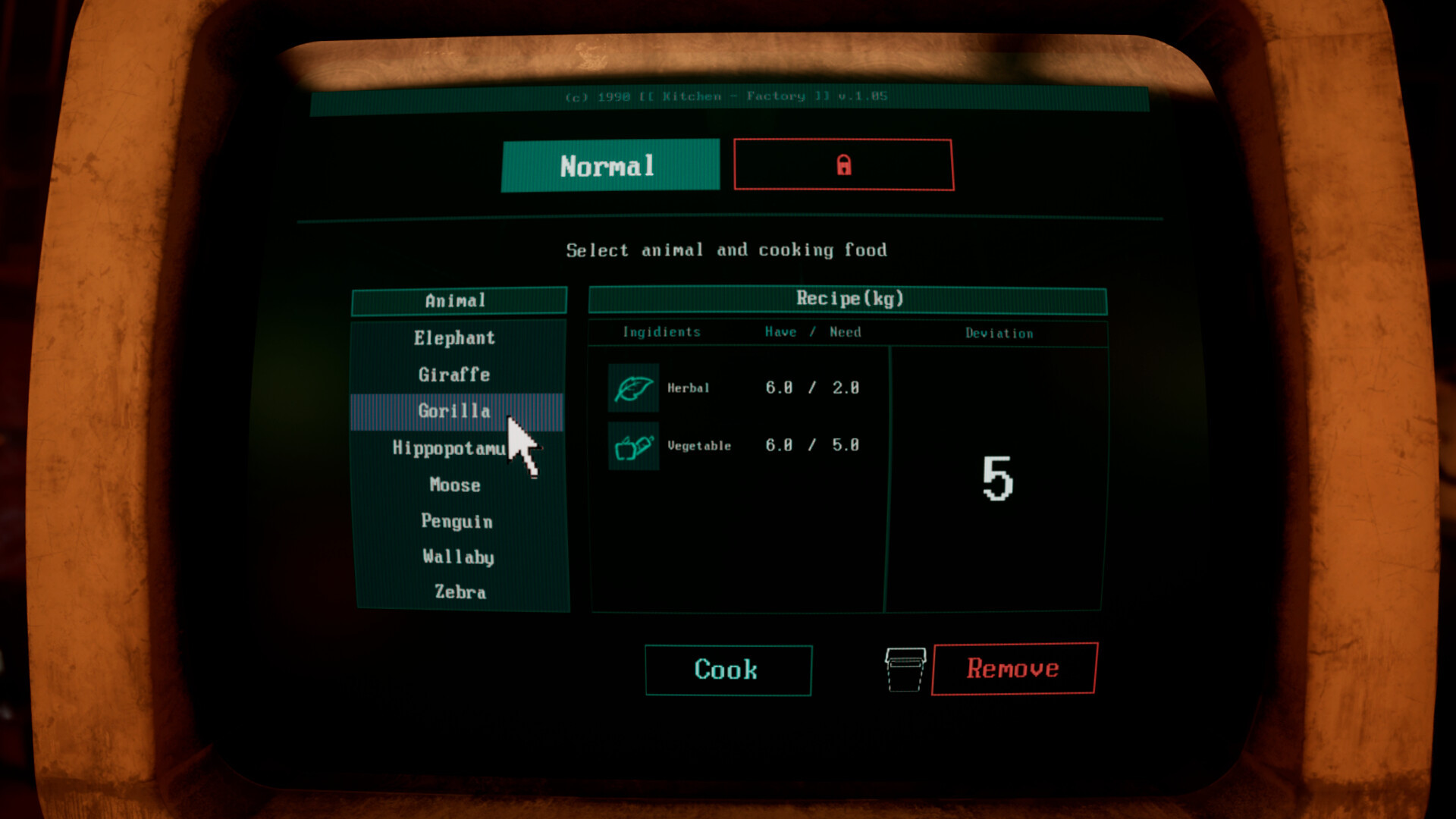Choose Giraffe in the animal list
1456x819 pixels.
[x=455, y=375]
